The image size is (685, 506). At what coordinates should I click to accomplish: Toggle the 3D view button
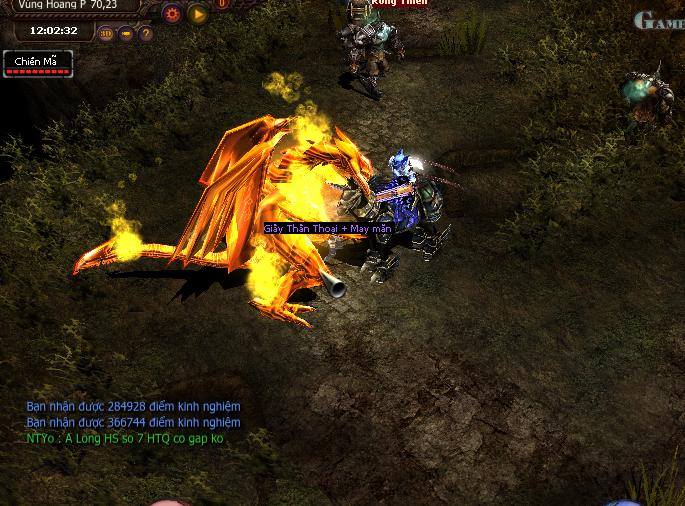click(107, 33)
